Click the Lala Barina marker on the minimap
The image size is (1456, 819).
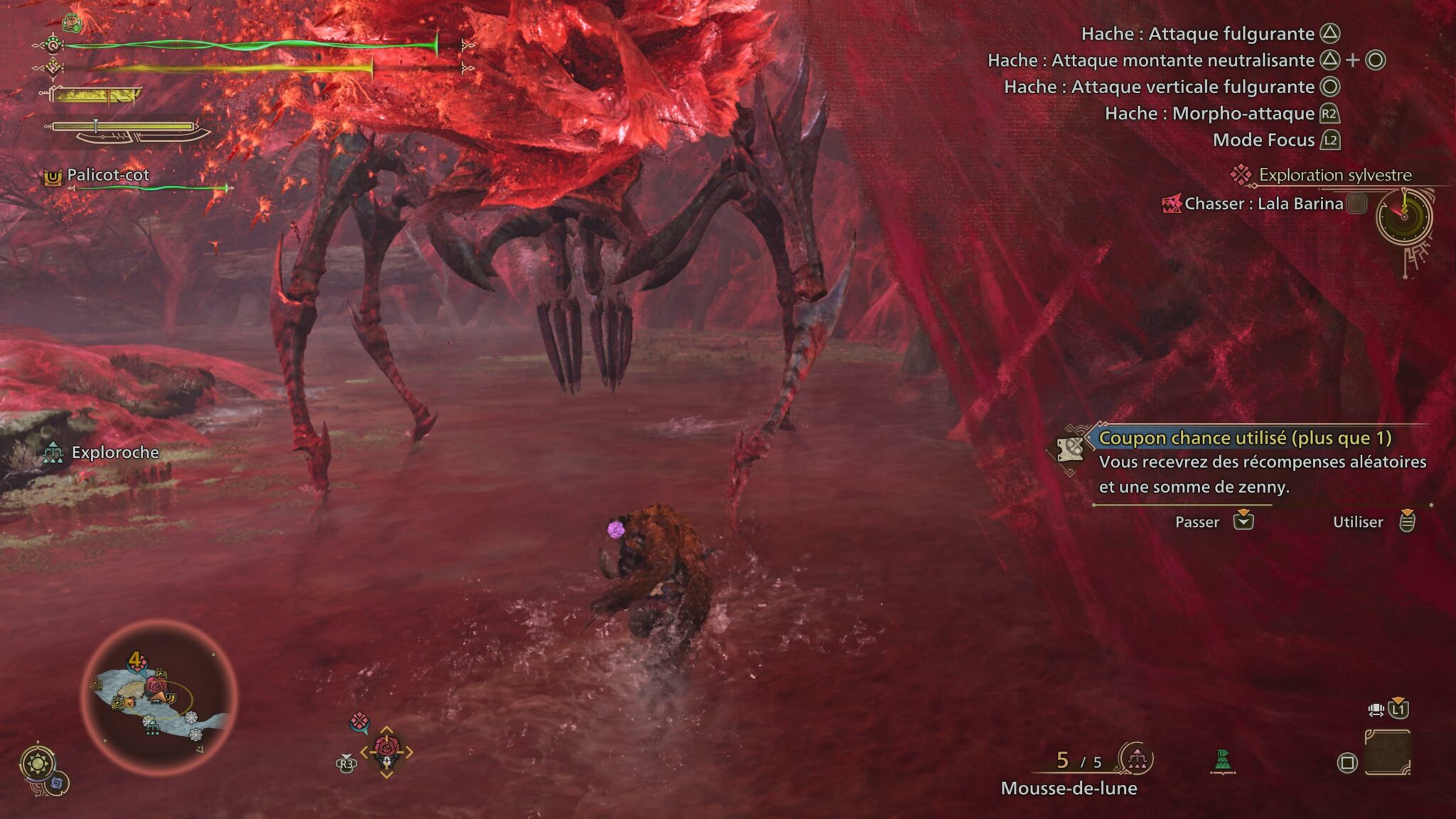point(156,686)
